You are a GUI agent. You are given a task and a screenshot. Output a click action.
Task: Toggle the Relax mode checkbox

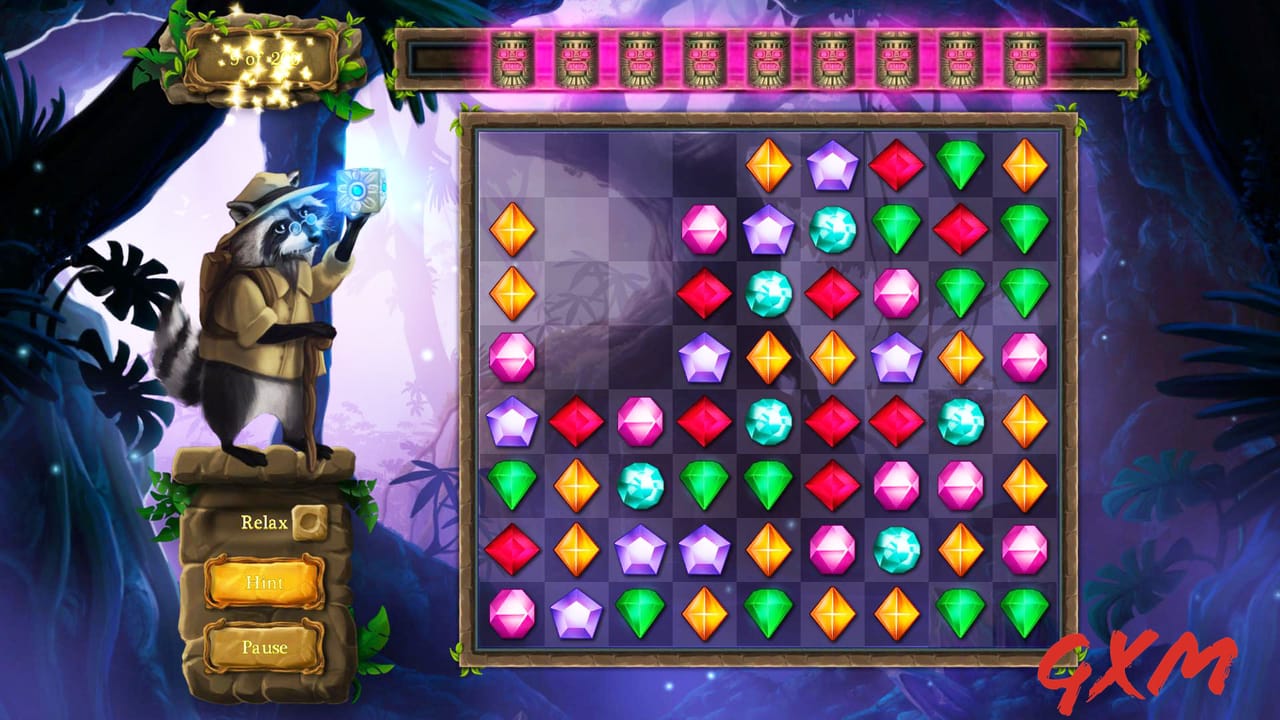tap(308, 522)
